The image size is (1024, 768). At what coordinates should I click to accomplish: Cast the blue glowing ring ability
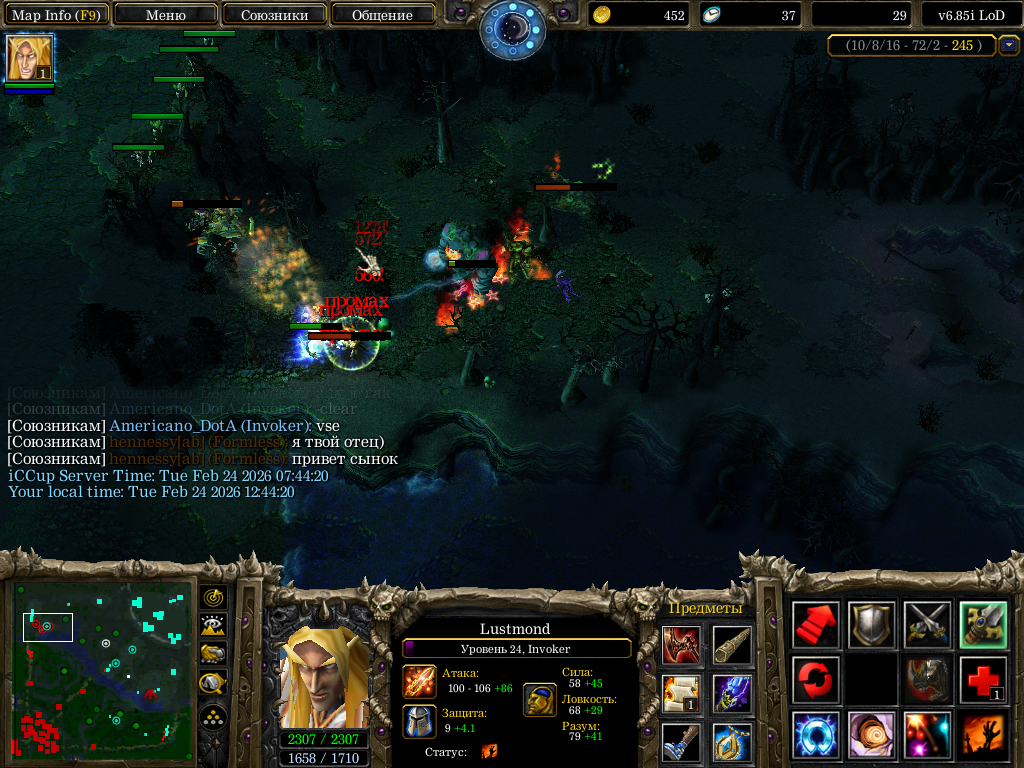click(x=815, y=735)
